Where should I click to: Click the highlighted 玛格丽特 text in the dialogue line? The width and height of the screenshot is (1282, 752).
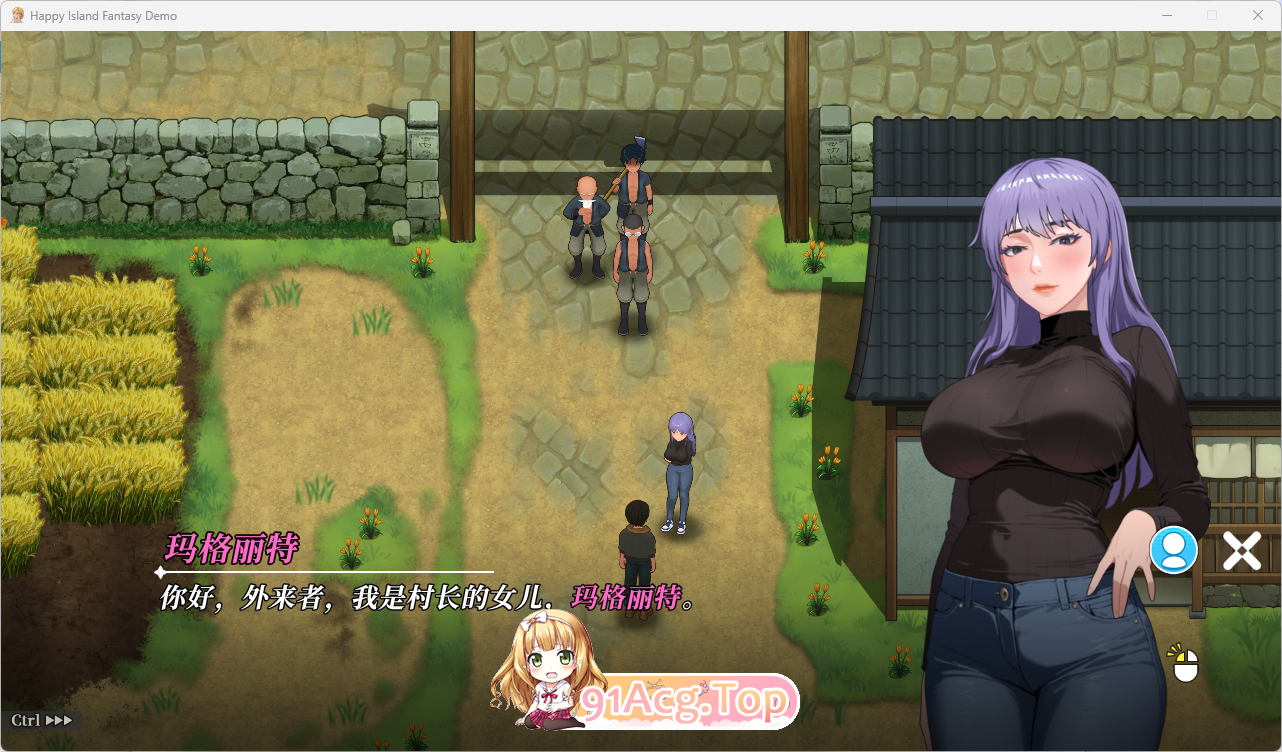(625, 599)
